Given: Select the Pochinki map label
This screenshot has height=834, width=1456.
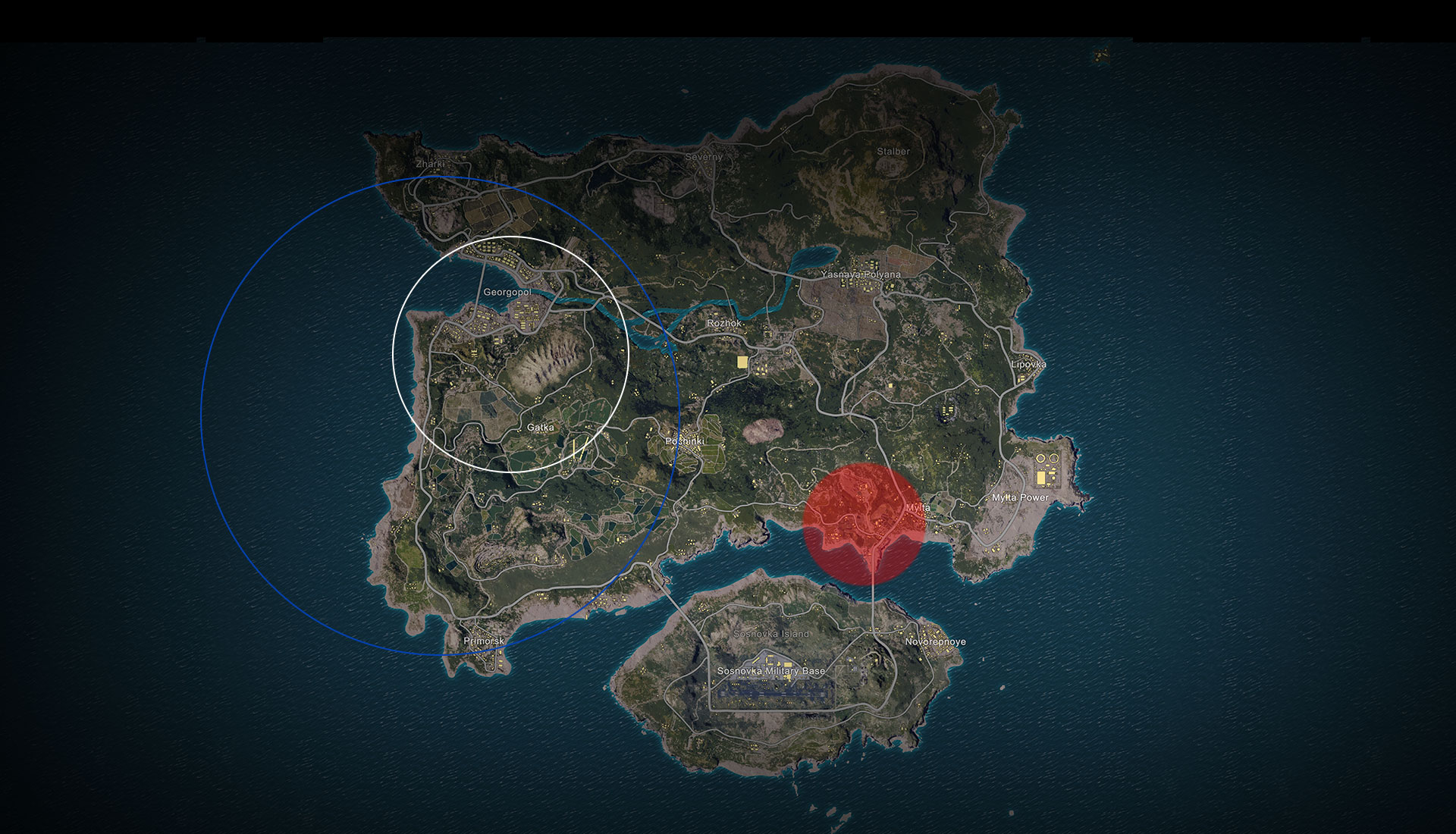Looking at the screenshot, I should coord(684,441).
